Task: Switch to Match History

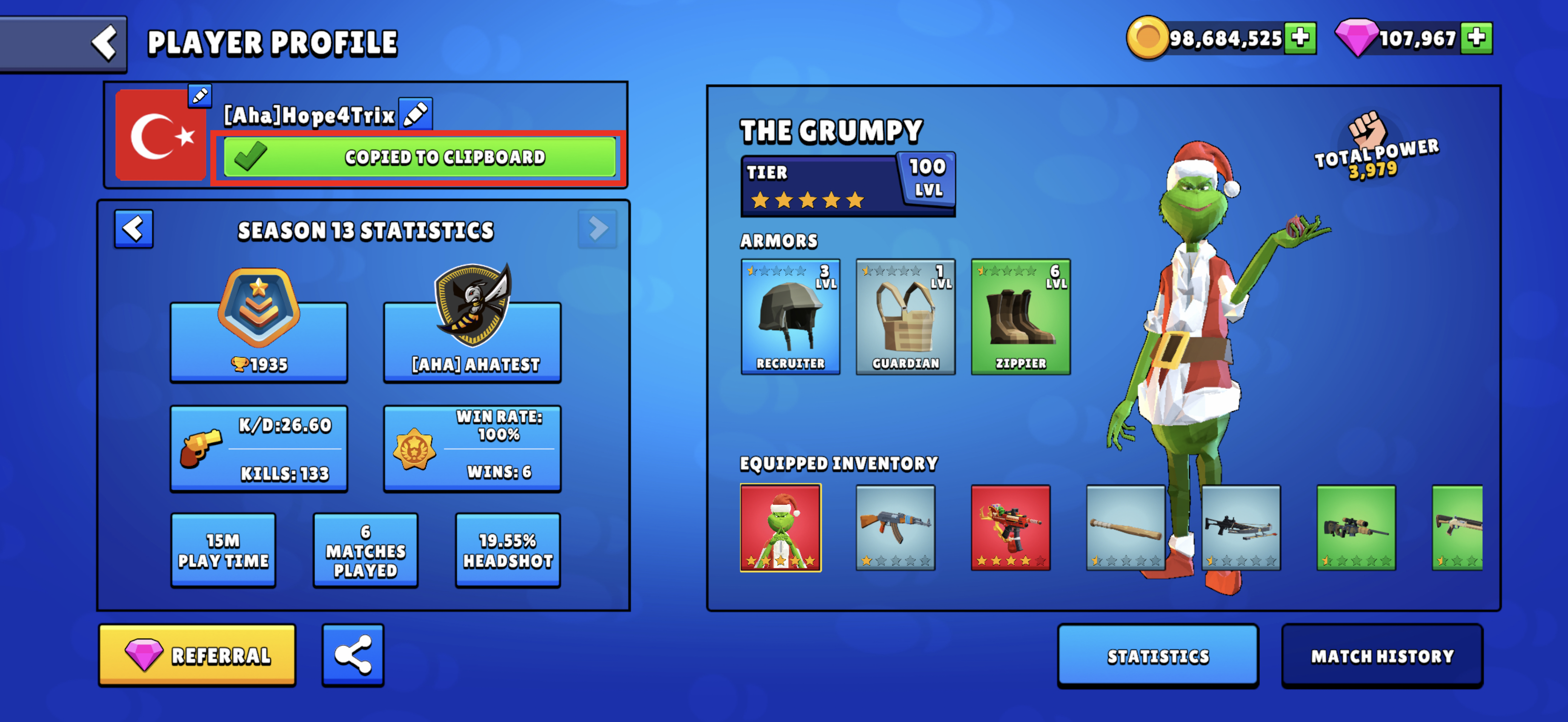Action: coord(1382,656)
